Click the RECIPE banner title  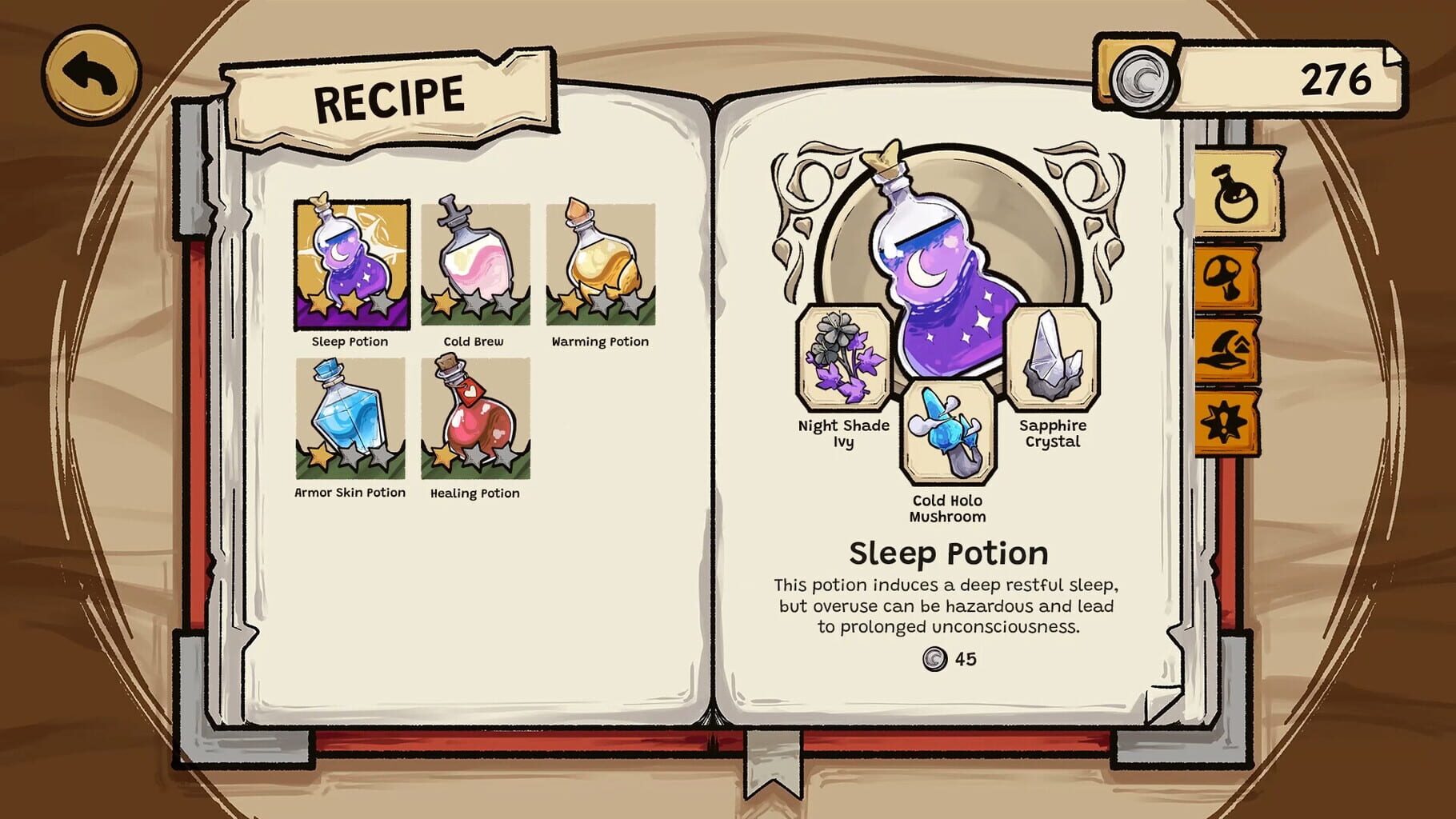390,96
